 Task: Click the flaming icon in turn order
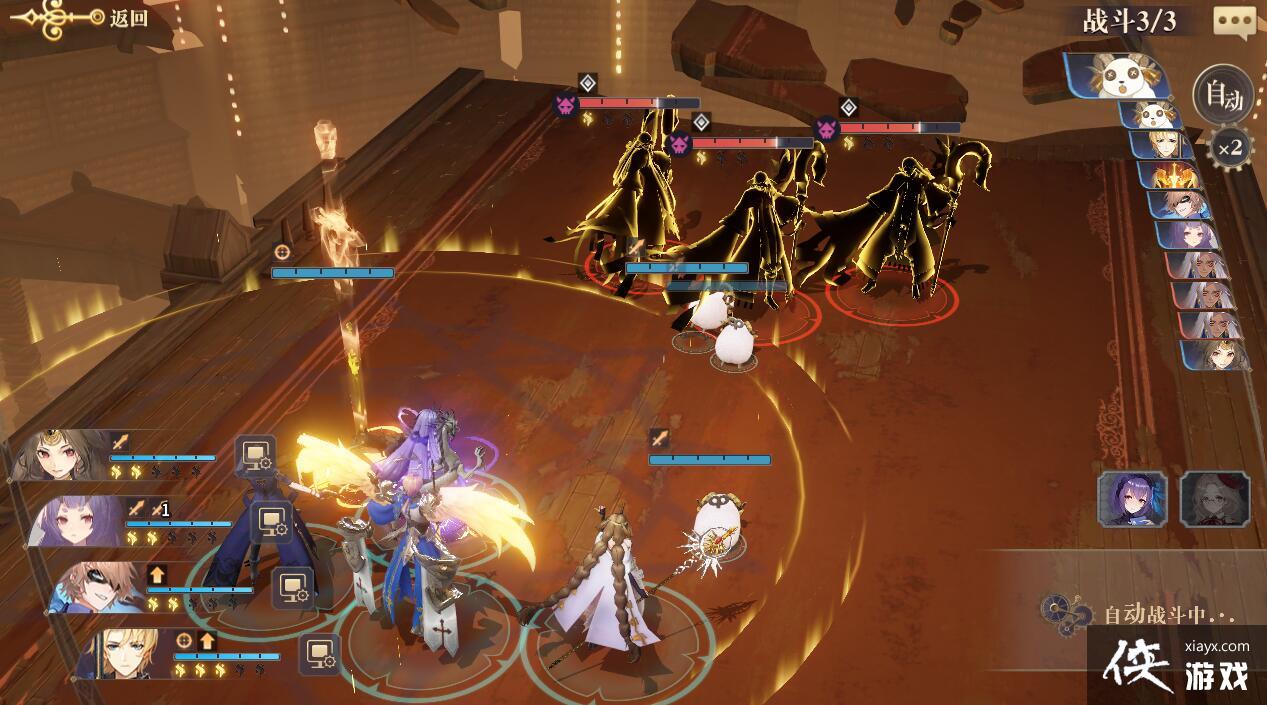tap(1166, 176)
